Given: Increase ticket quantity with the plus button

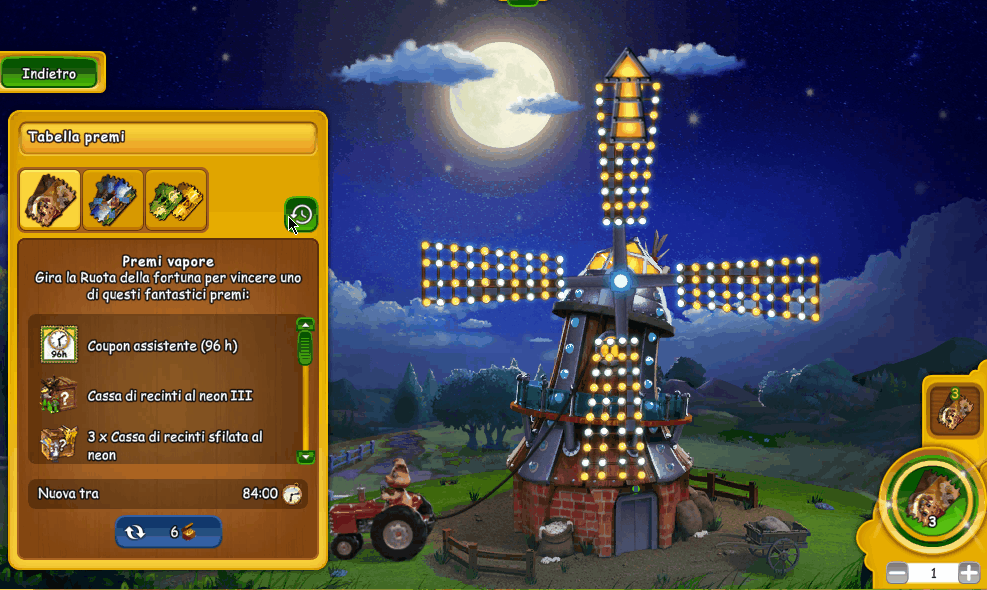Looking at the screenshot, I should pyautogui.click(x=968, y=573).
